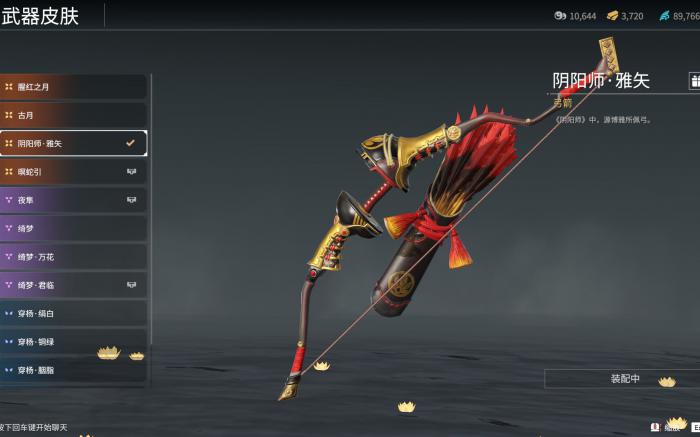Click the gold bar currency icon
Viewport: 700px width, 437px height.
pos(611,16)
